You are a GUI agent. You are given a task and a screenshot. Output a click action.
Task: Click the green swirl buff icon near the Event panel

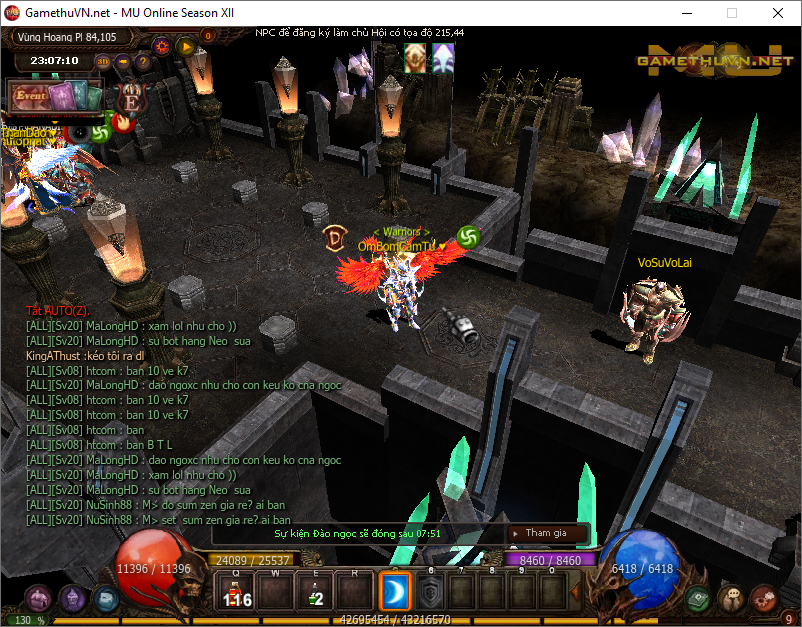pos(99,132)
